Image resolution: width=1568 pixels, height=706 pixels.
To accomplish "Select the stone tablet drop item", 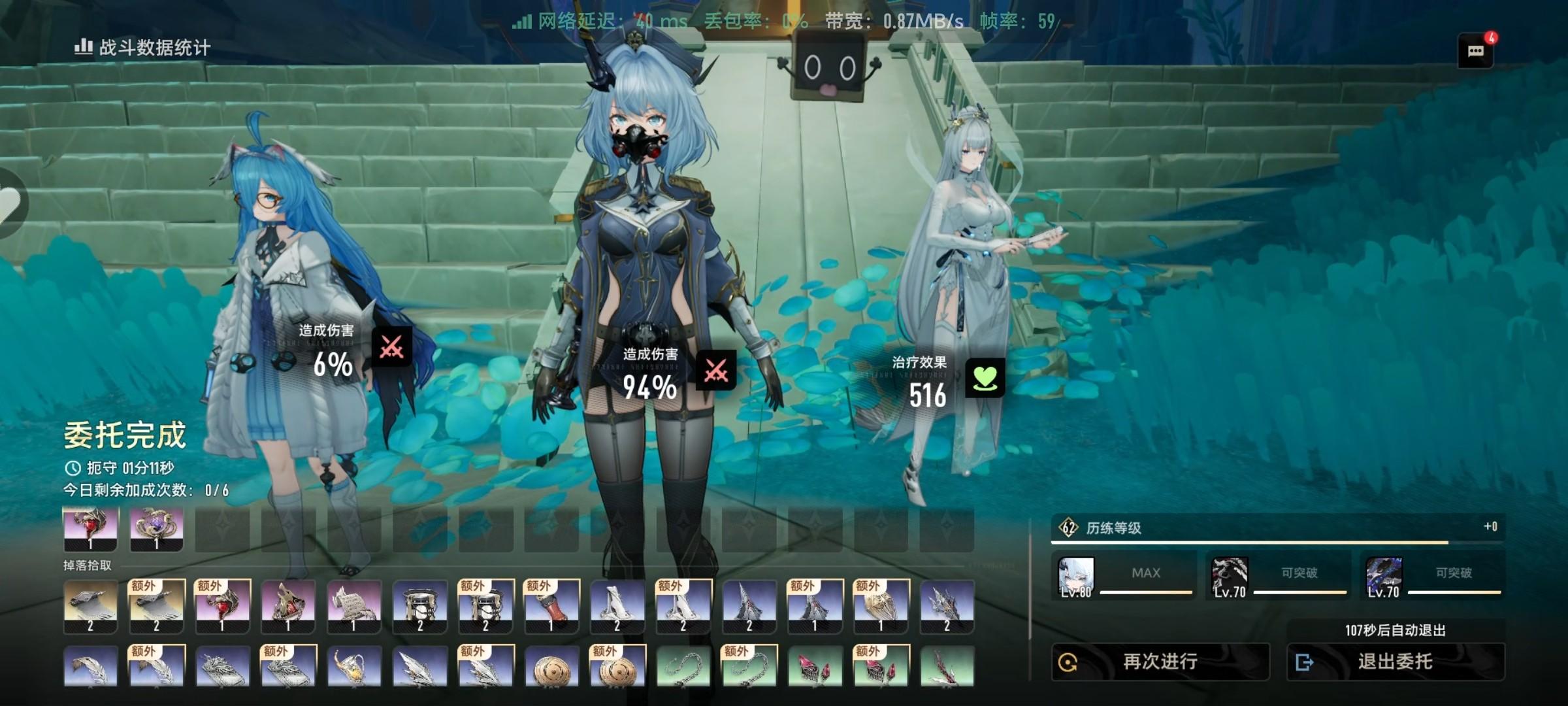I will (x=353, y=606).
